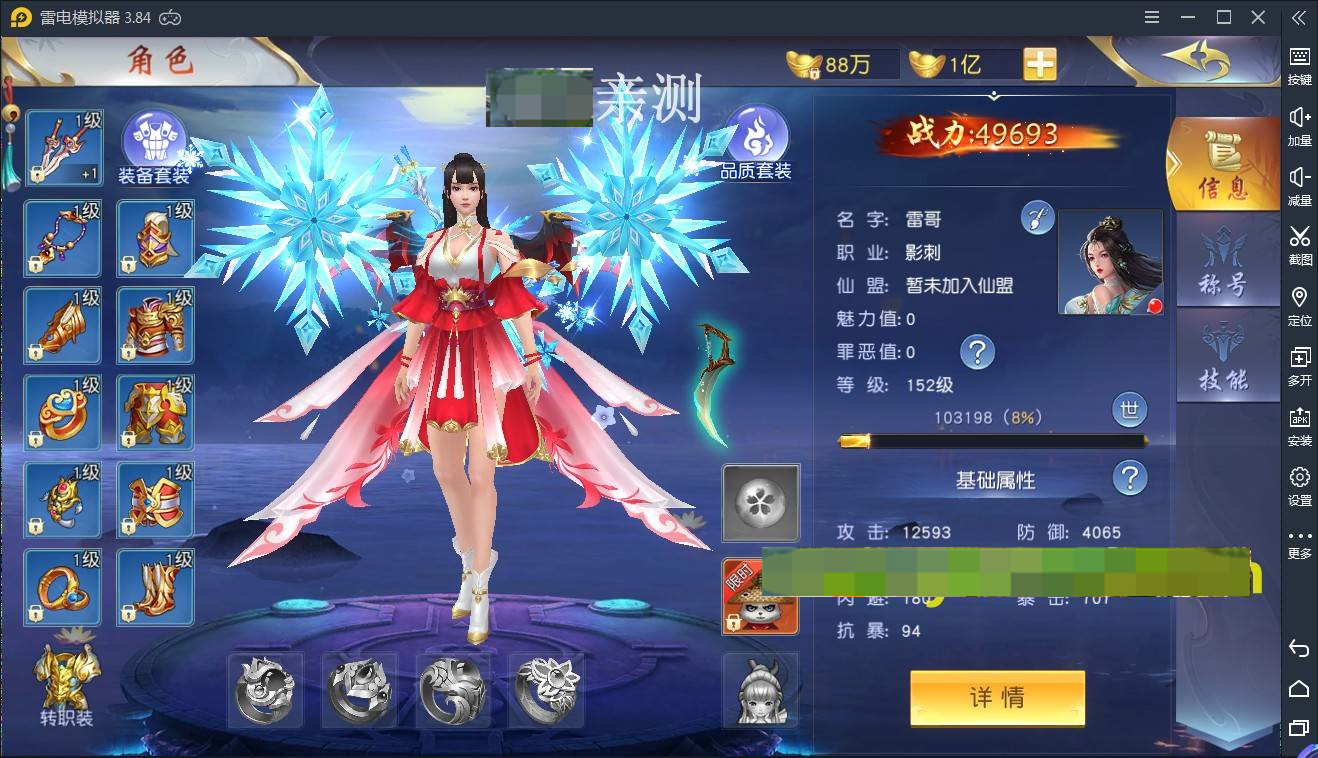Open the edit name pencil icon
Image resolution: width=1318 pixels, height=758 pixels.
click(1037, 217)
